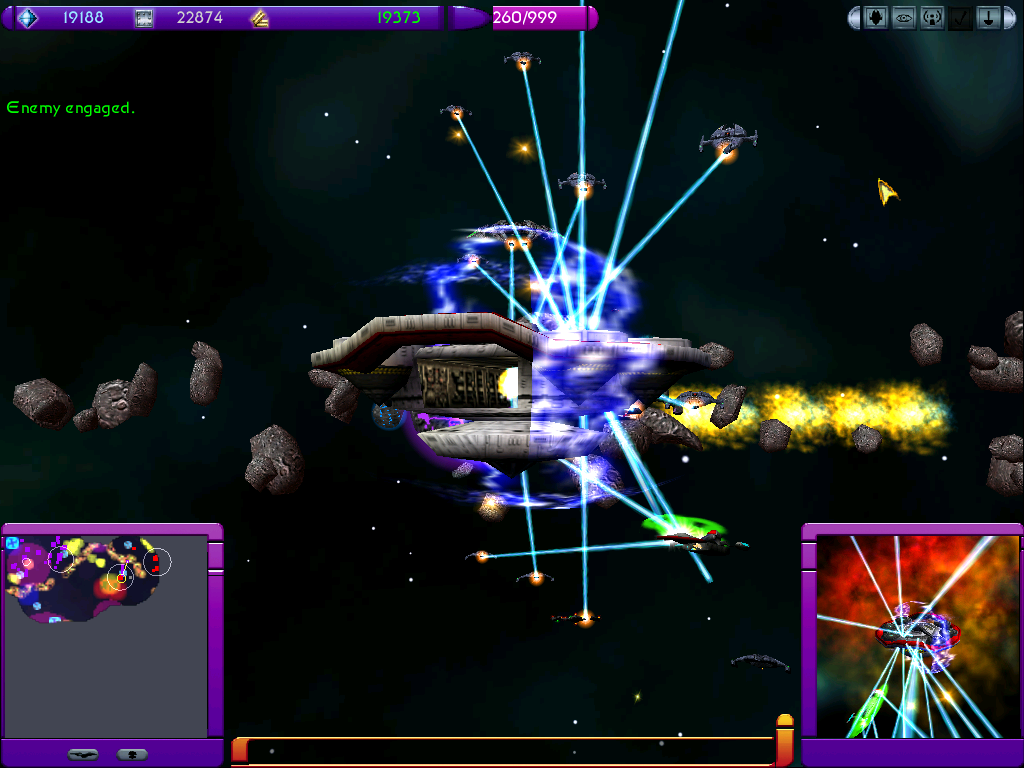The height and width of the screenshot is (768, 1024).
Task: Click the small dark symbol button below minimap
Action: [x=133, y=754]
